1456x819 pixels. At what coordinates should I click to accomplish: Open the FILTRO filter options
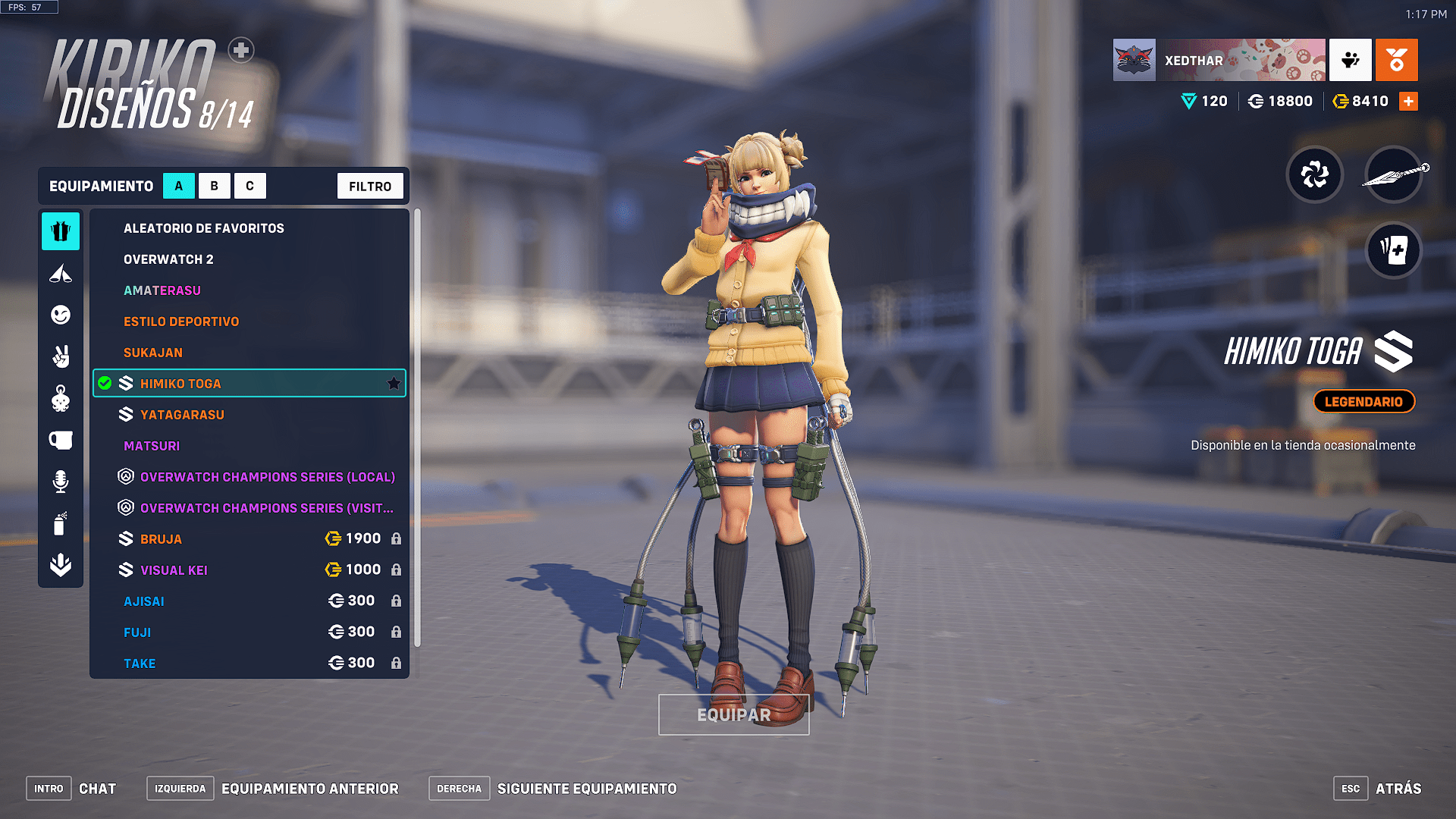point(370,186)
